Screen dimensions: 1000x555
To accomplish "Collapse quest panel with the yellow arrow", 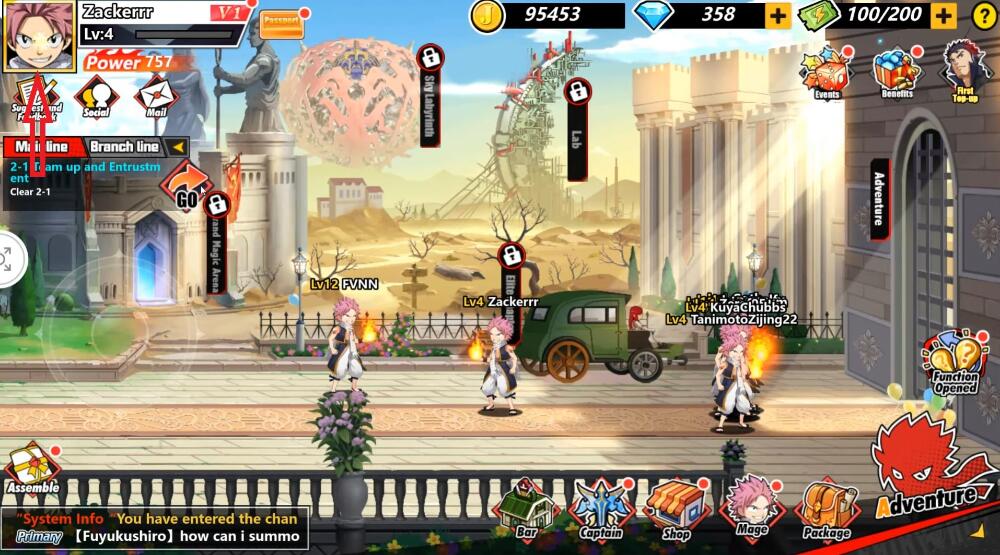I will tap(178, 147).
